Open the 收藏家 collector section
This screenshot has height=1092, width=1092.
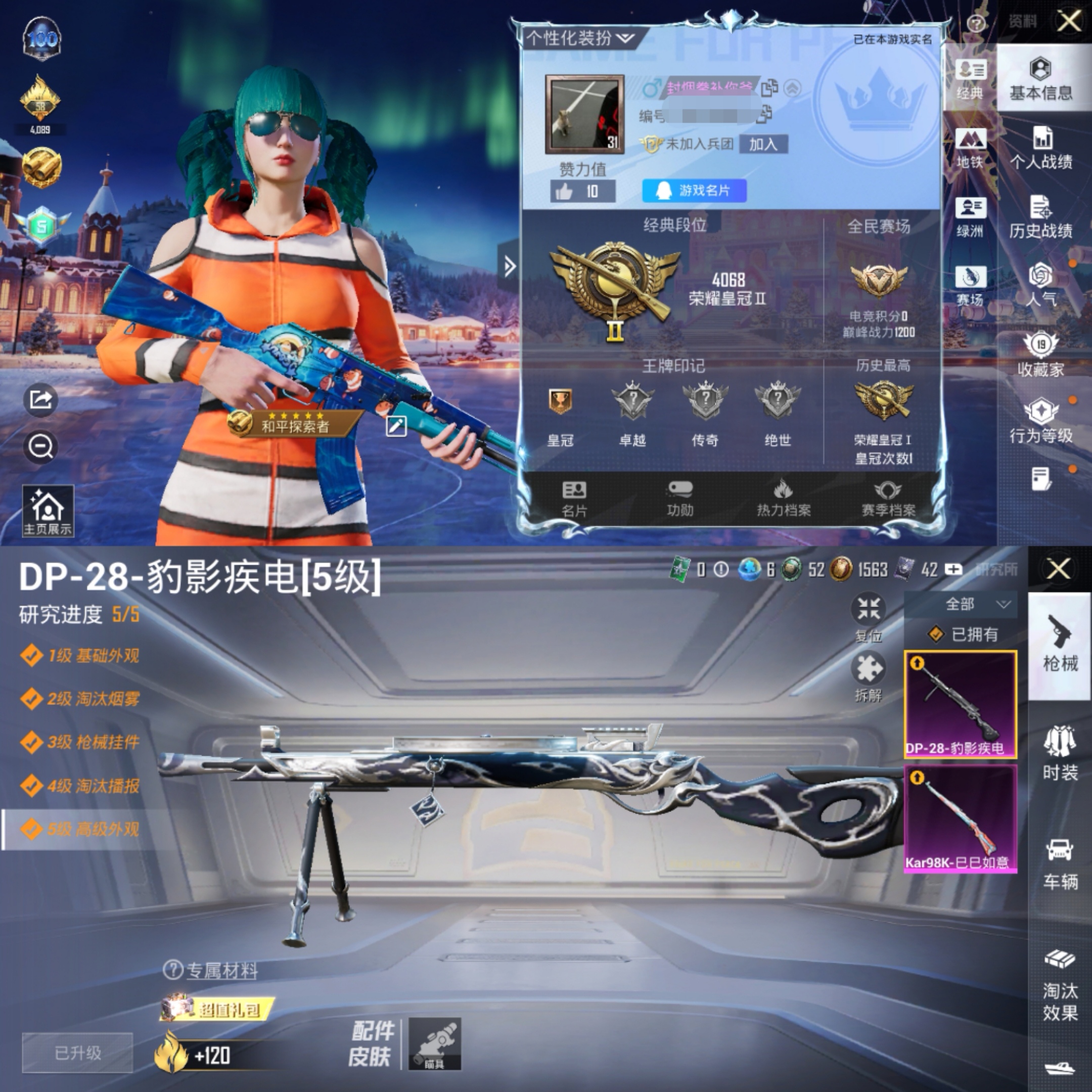(x=1040, y=355)
